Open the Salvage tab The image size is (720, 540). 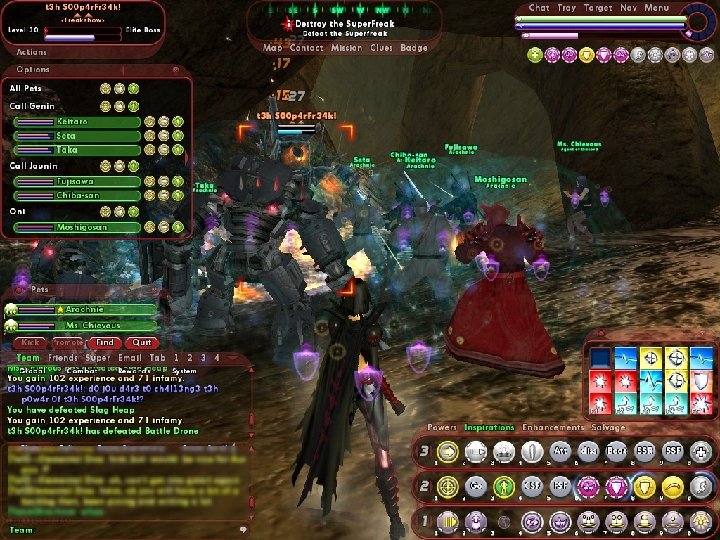(x=606, y=427)
